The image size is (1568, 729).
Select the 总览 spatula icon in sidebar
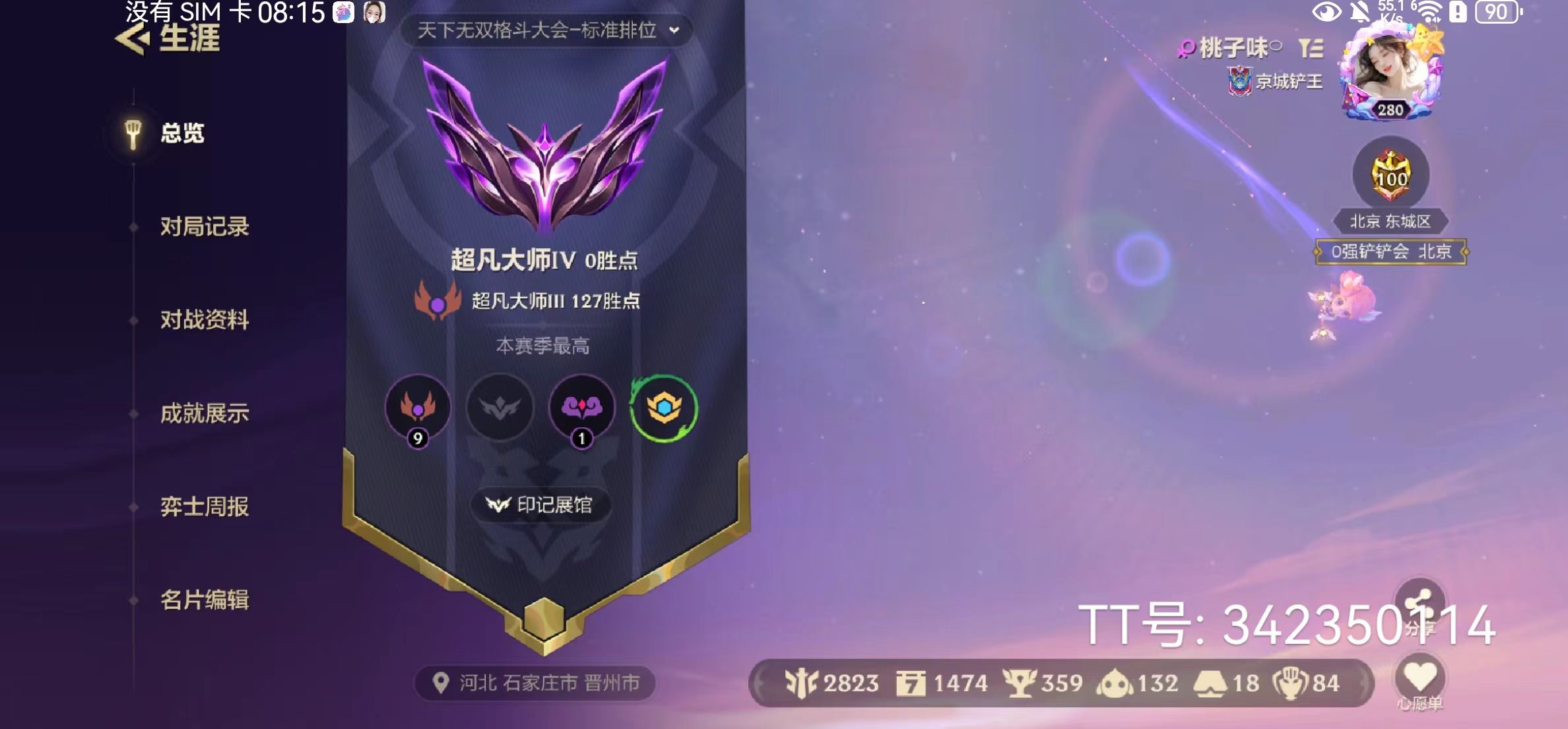[132, 132]
